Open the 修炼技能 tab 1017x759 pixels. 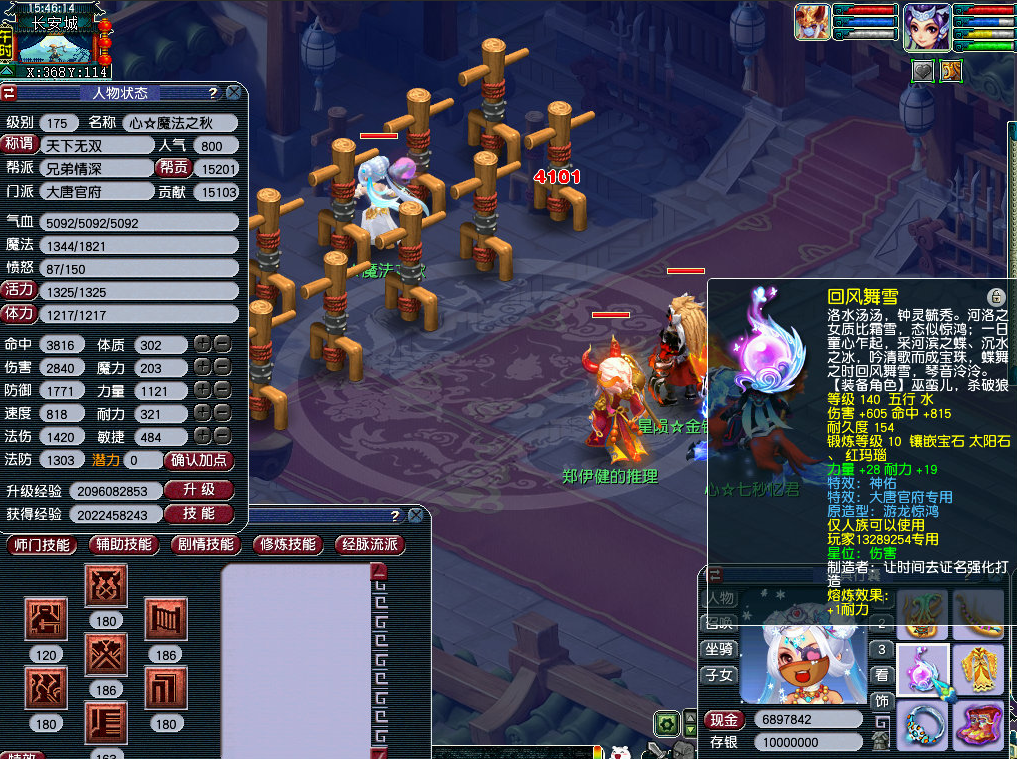[288, 545]
